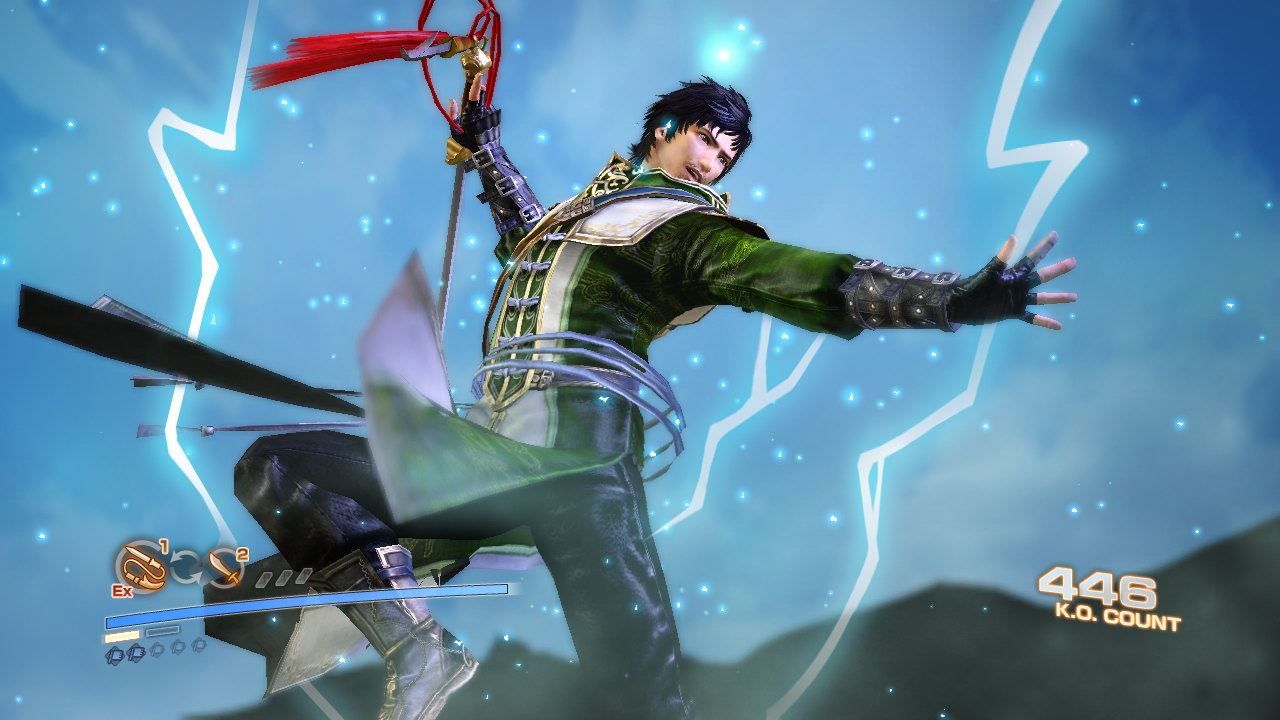Viewport: 1280px width, 720px height.
Task: Click the yellow experience gauge
Action: point(122,636)
